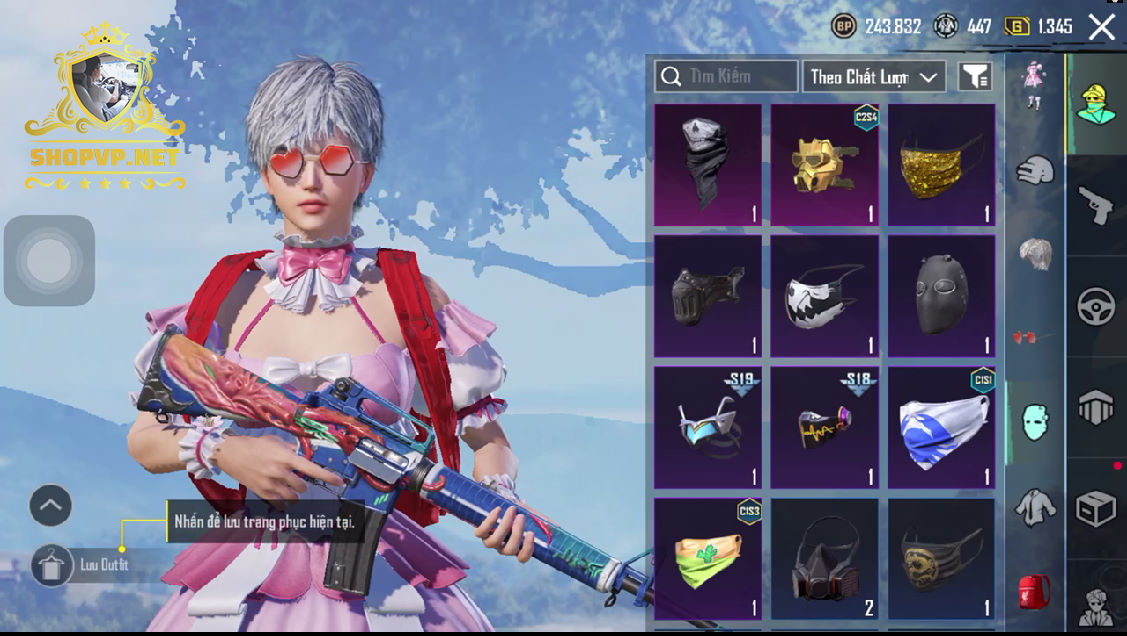This screenshot has width=1127, height=636.
Task: Switch to the pistol weapons tab
Action: pyautogui.click(x=1096, y=206)
